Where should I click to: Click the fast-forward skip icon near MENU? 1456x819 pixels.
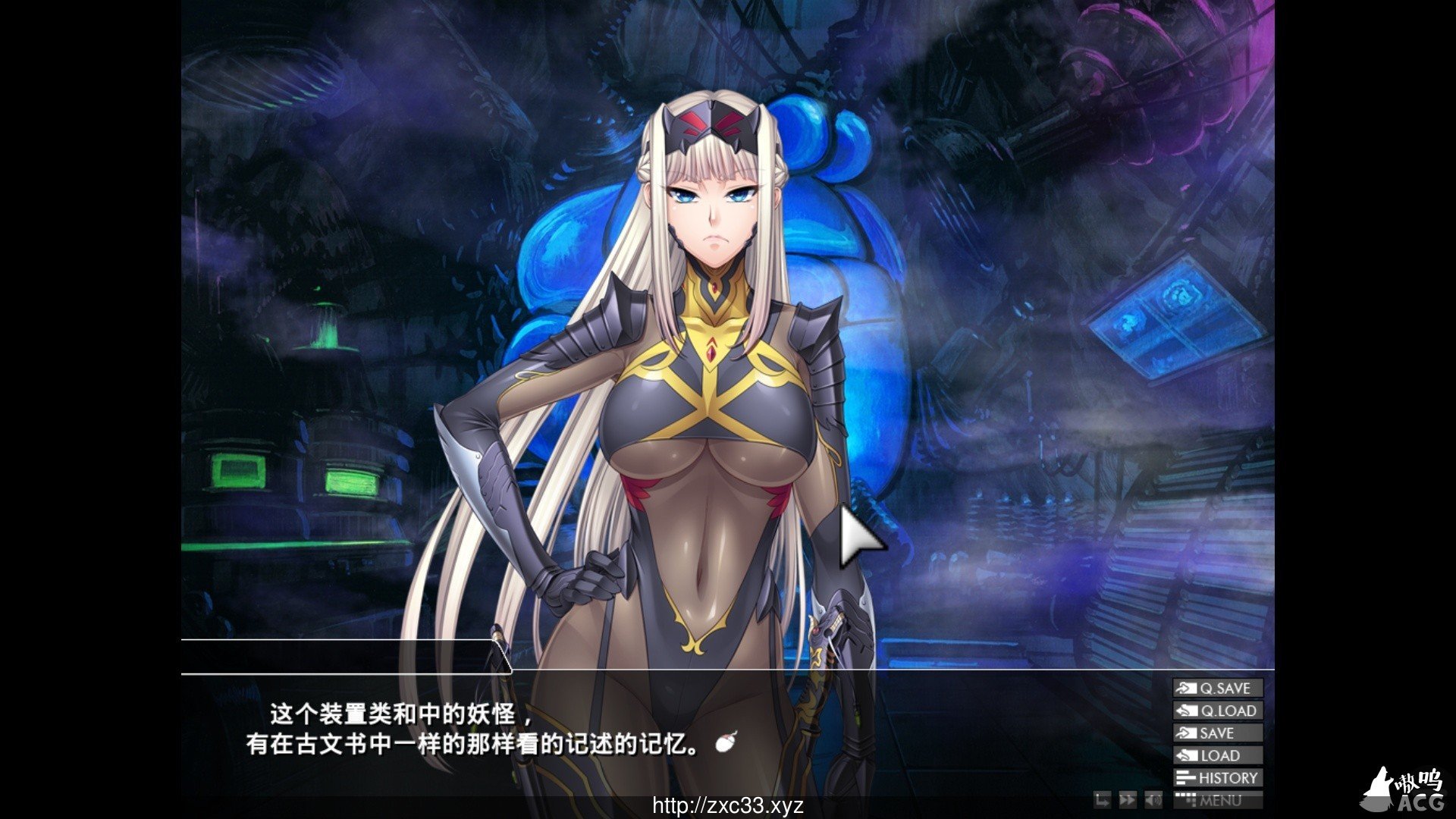[1128, 800]
